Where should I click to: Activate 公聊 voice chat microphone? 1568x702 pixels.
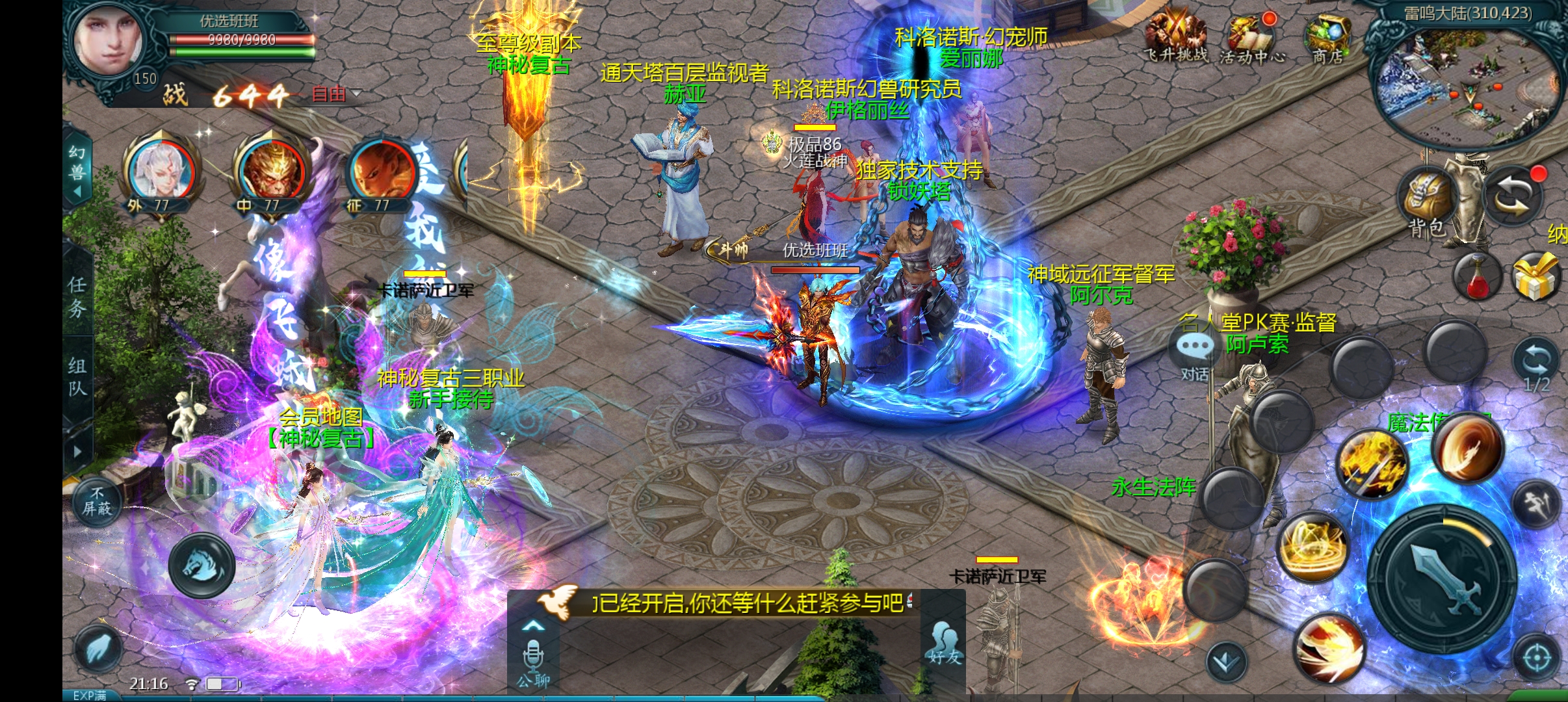pos(533,658)
